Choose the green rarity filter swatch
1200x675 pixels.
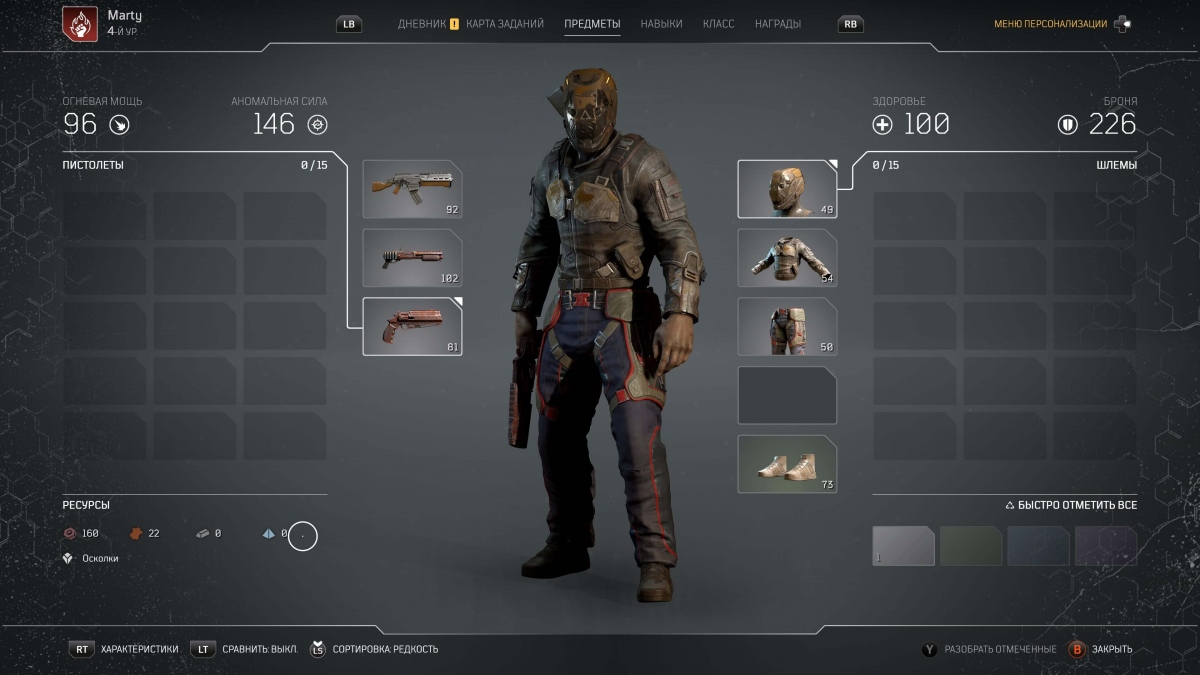[971, 546]
